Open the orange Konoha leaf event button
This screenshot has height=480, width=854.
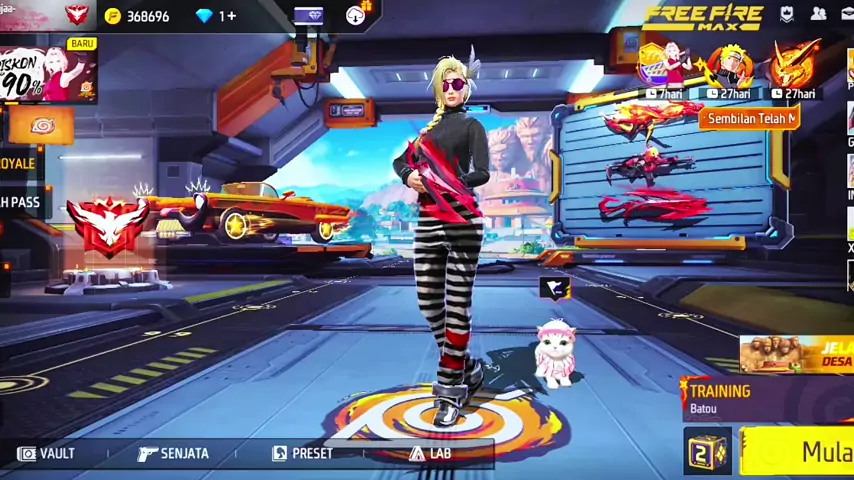click(41, 126)
